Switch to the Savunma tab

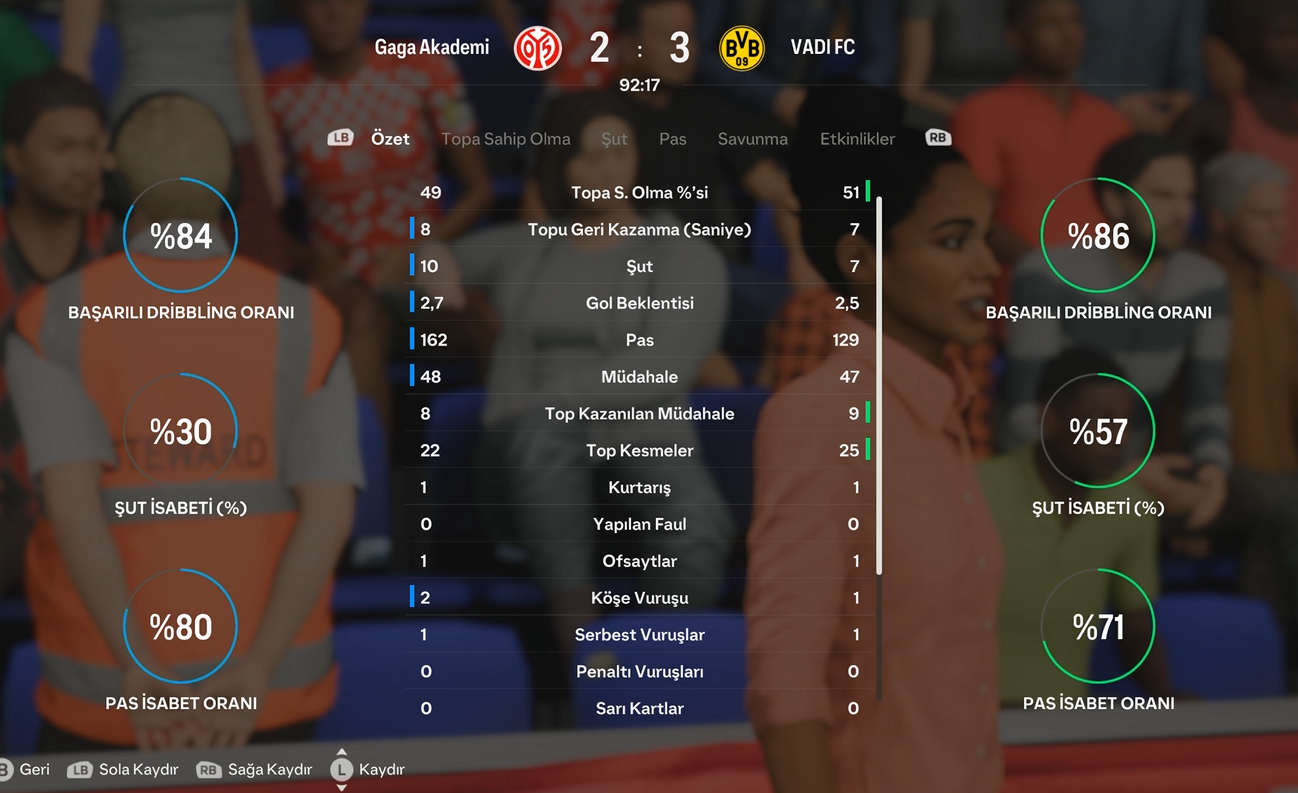click(752, 139)
